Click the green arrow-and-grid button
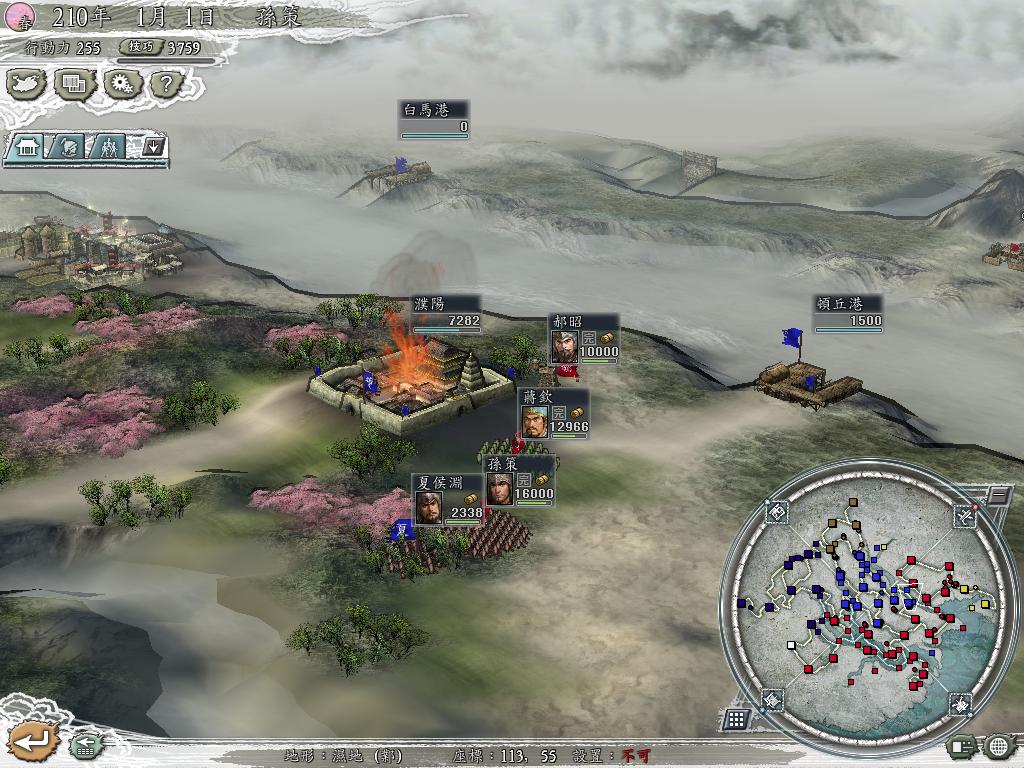Image resolution: width=1024 pixels, height=768 pixels. [x=84, y=745]
